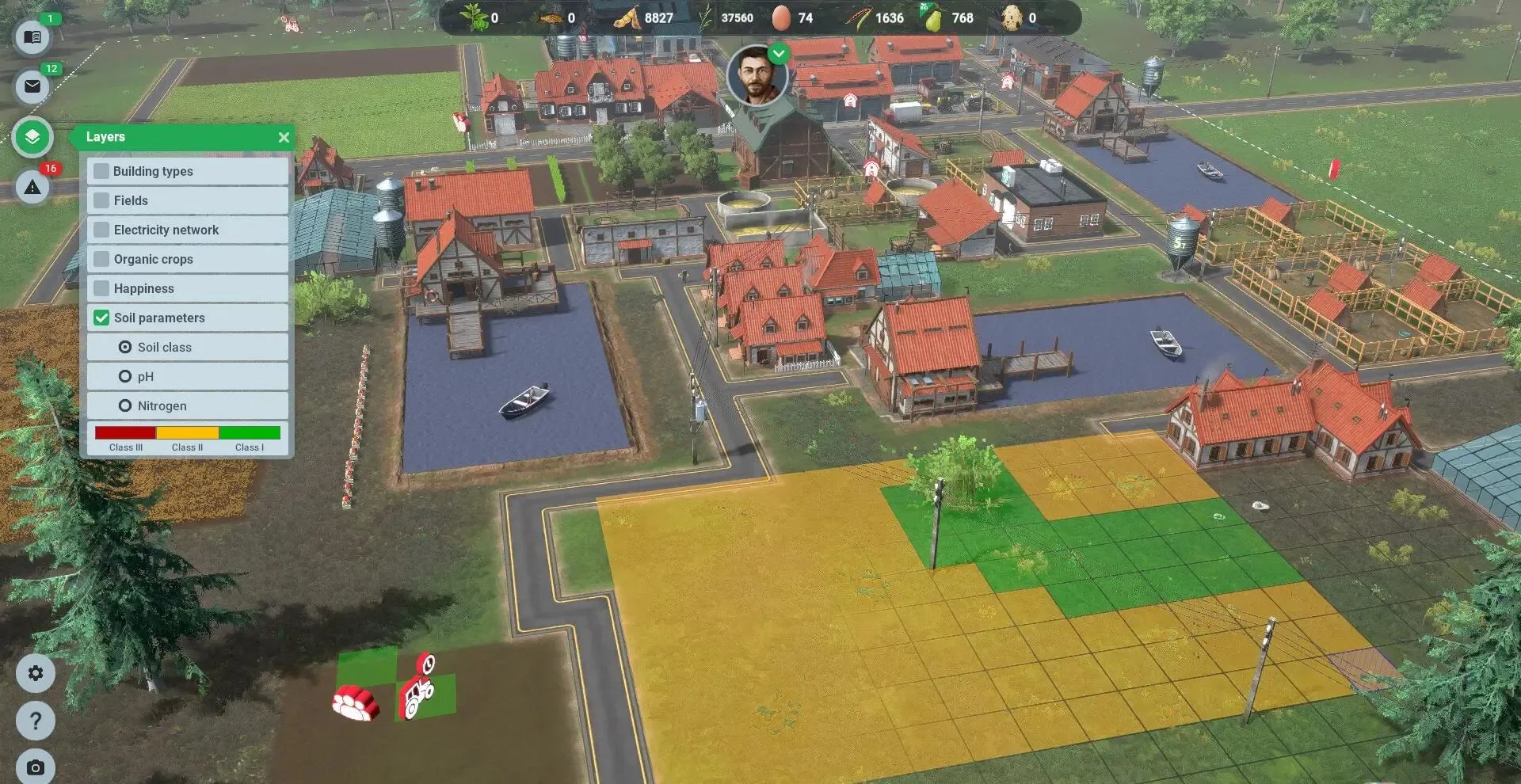Open the journal book icon

(x=32, y=37)
